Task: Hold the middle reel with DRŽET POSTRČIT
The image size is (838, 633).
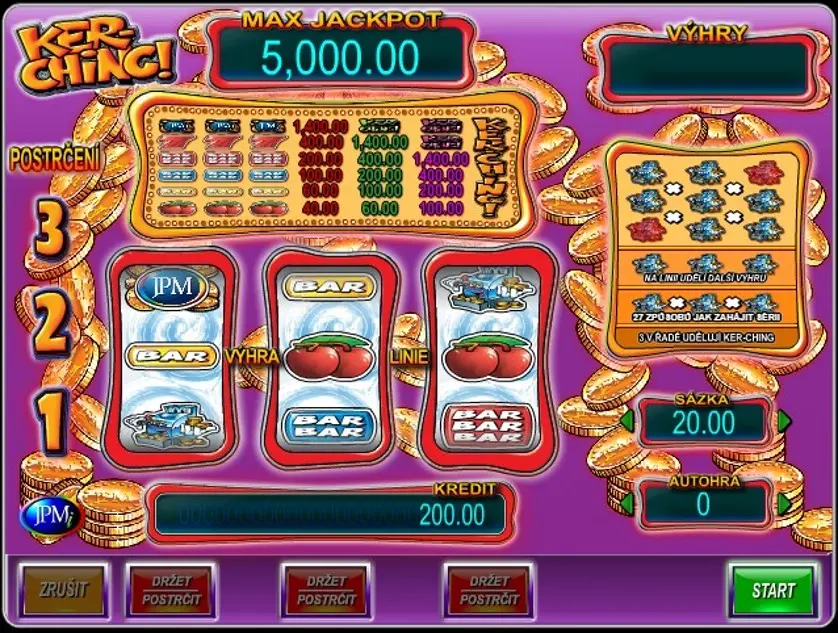Action: tap(326, 590)
